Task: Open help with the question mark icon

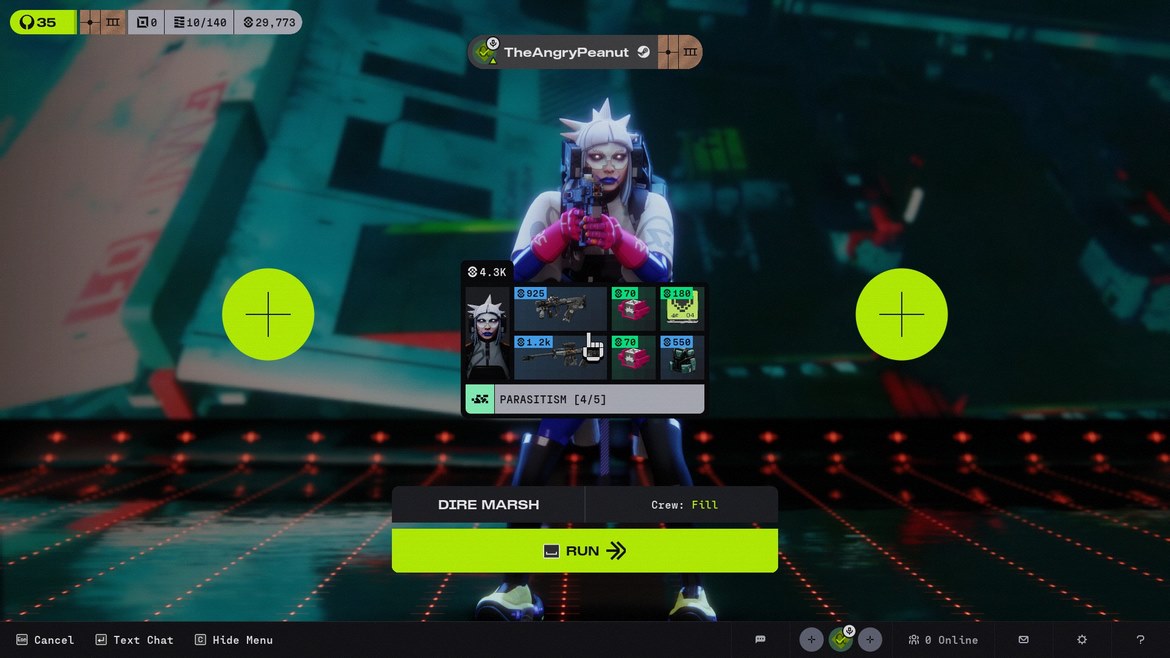Action: pyautogui.click(x=1140, y=640)
